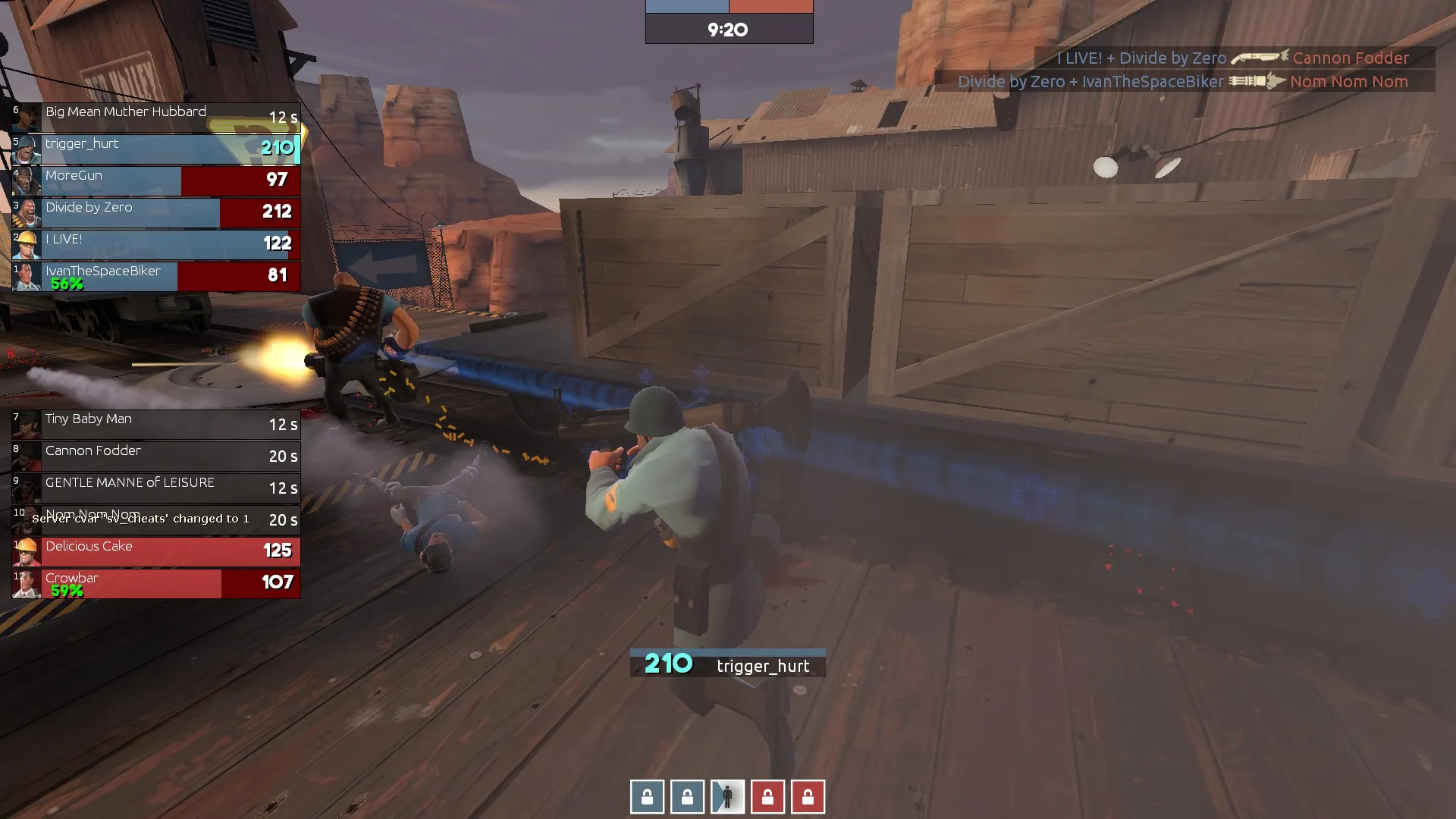Image resolution: width=1456 pixels, height=819 pixels.
Task: Switch view to player I LIVE!
Action: click(x=155, y=244)
